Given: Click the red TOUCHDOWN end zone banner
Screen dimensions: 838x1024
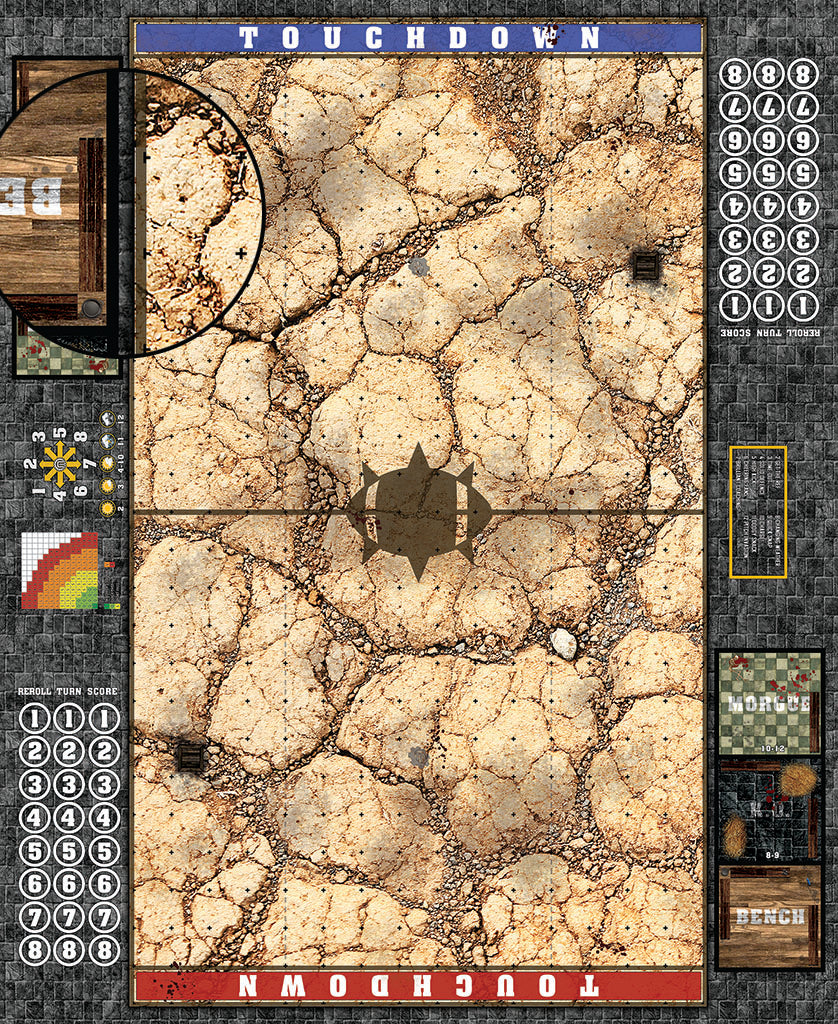Looking at the screenshot, I should tap(419, 986).
